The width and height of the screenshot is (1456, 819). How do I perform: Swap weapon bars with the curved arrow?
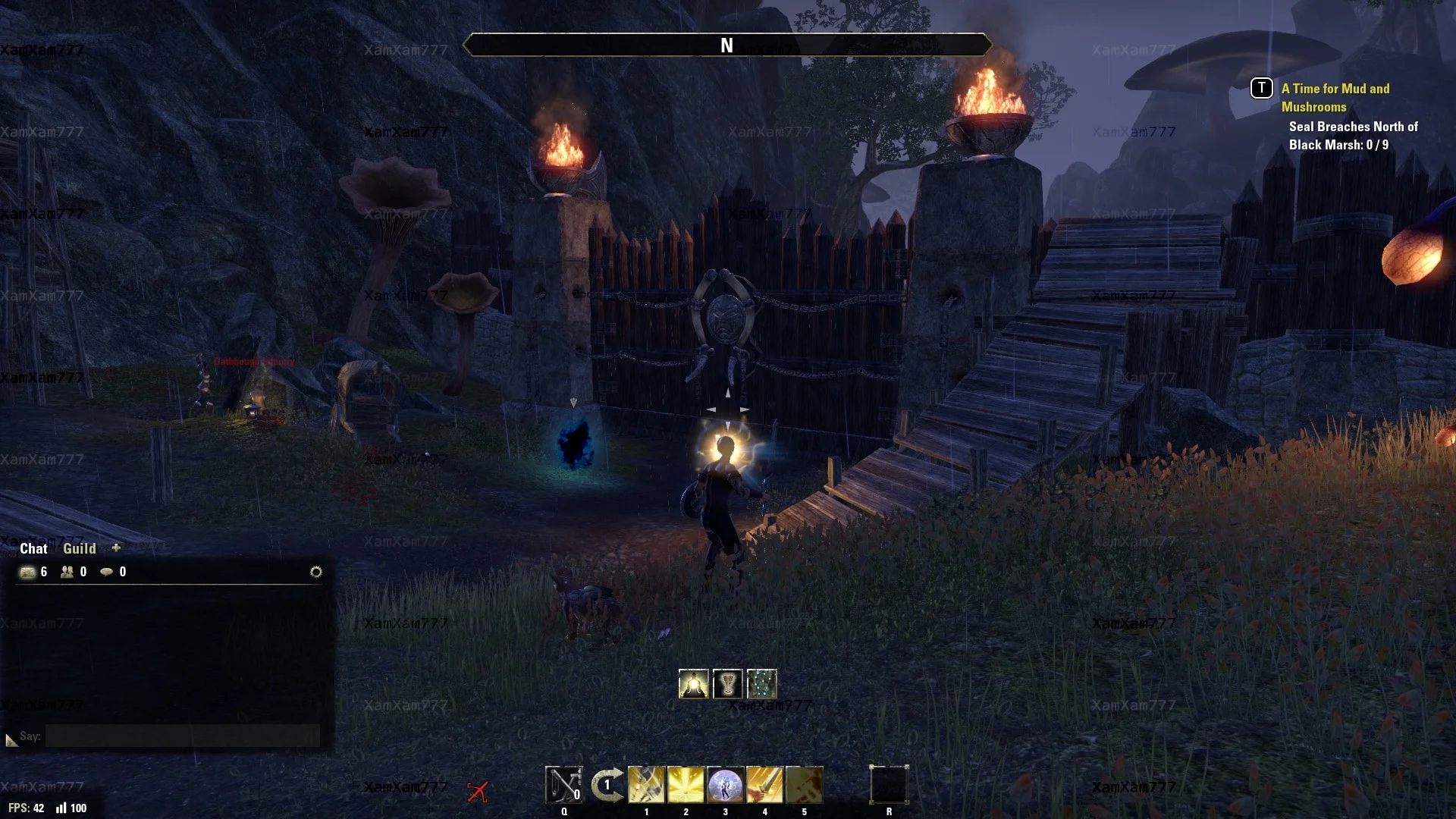point(607,785)
